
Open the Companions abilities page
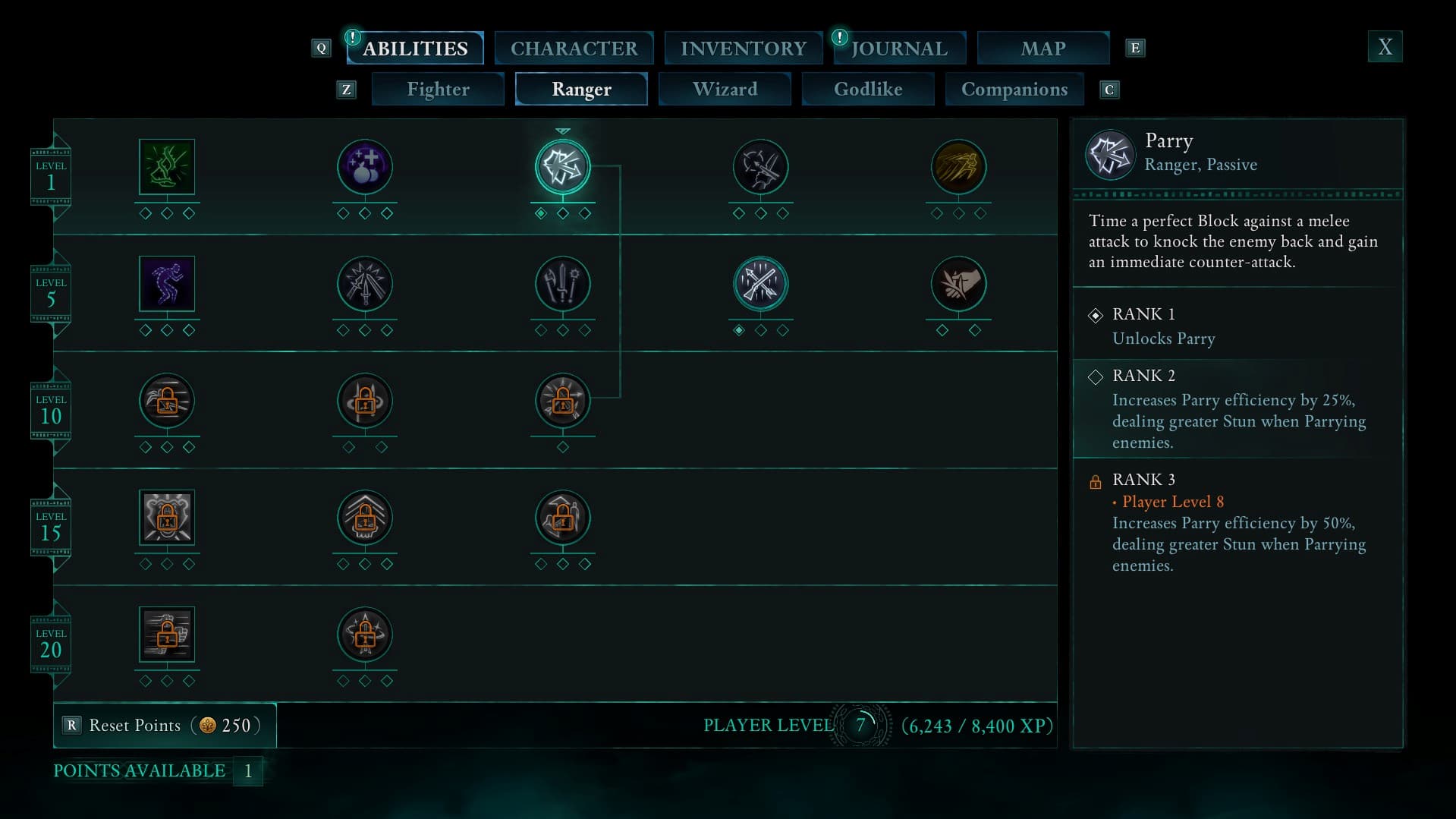tap(1014, 89)
